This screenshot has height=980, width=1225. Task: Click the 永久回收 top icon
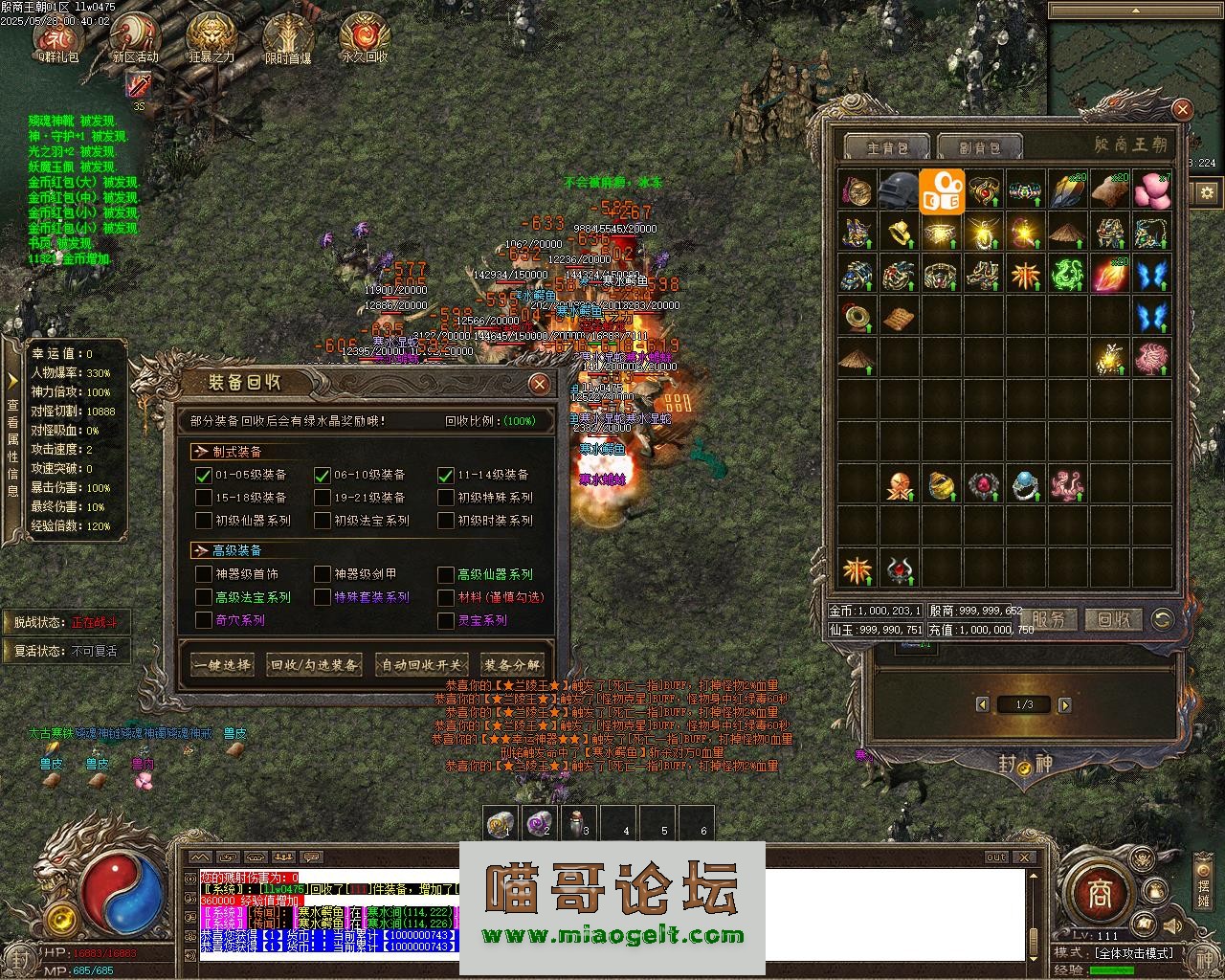point(365,38)
